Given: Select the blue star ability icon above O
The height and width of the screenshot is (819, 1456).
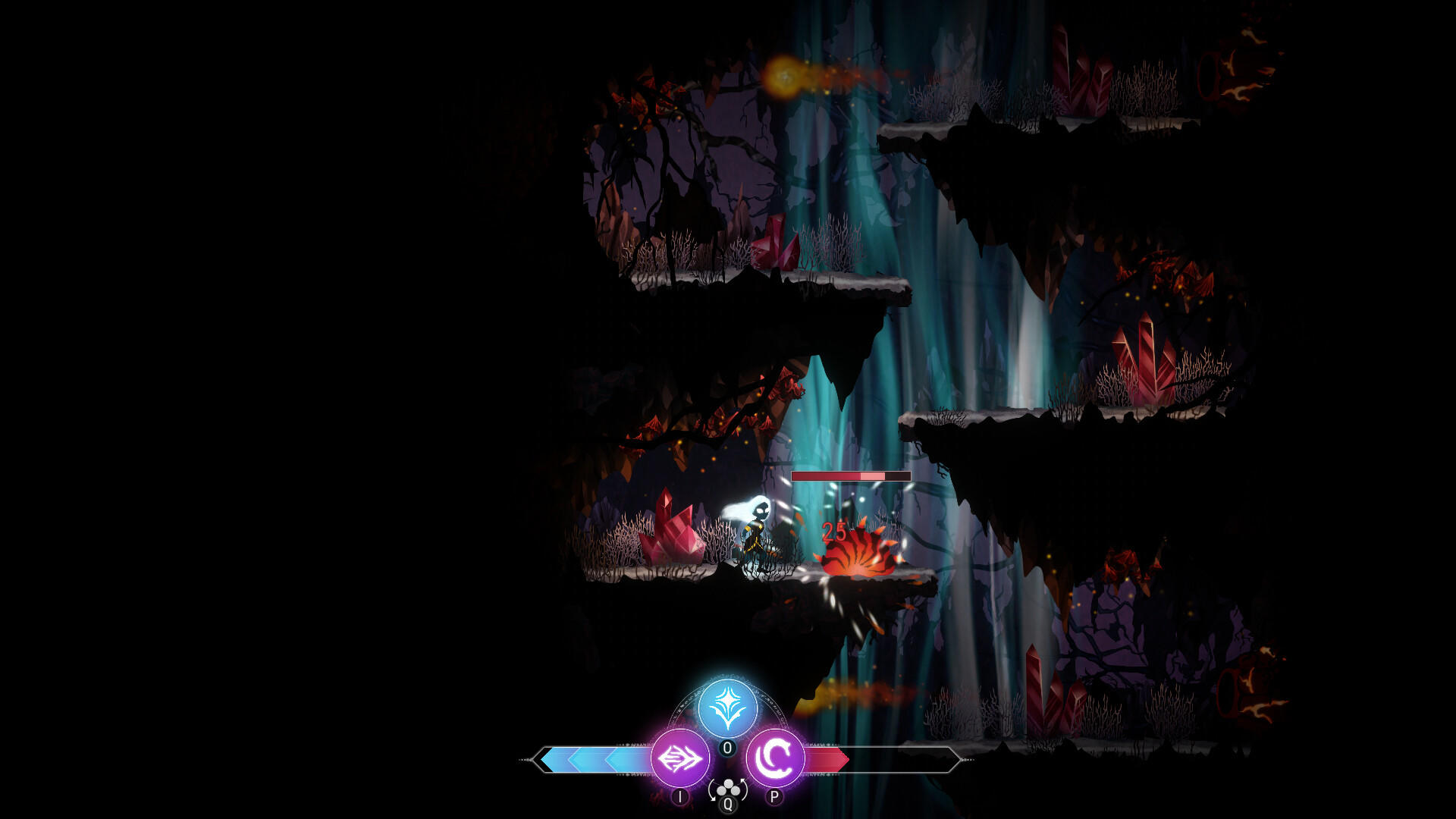Looking at the screenshot, I should point(728,707).
